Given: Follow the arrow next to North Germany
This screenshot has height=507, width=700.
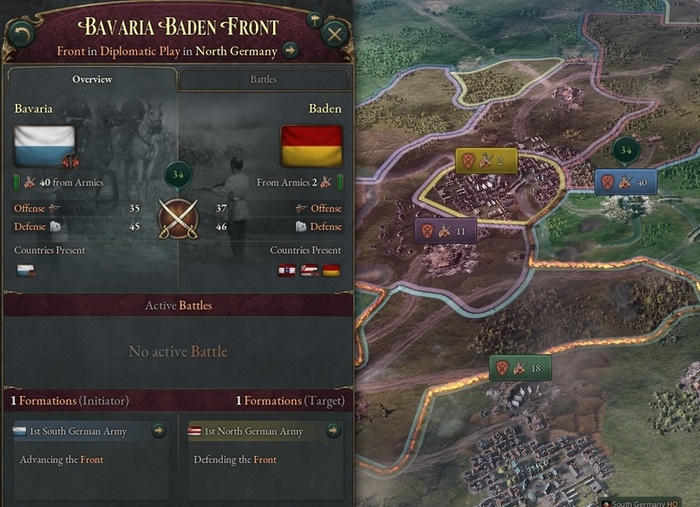Looking at the screenshot, I should tap(290, 50).
